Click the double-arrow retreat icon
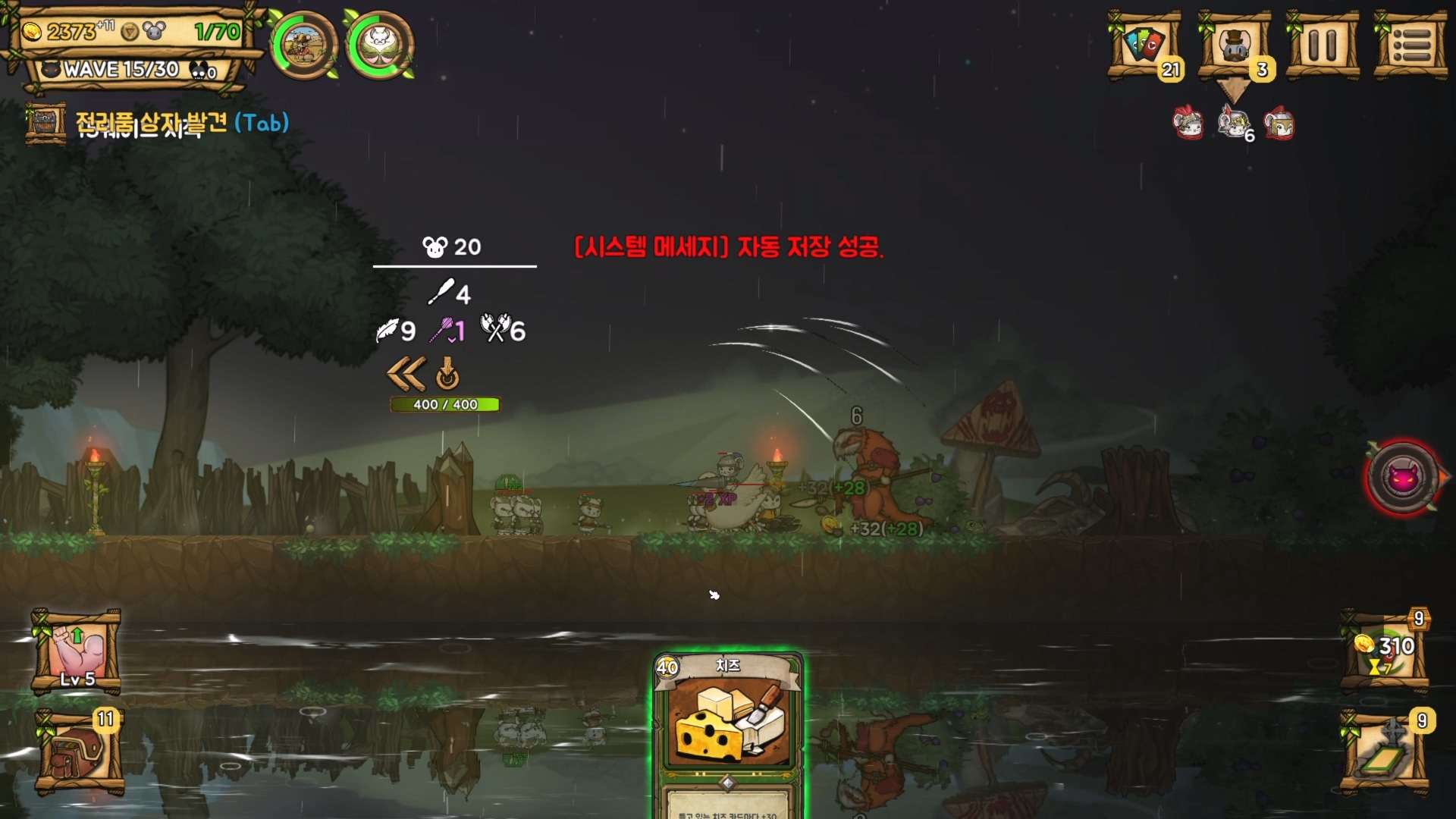The height and width of the screenshot is (819, 1456). tap(406, 374)
